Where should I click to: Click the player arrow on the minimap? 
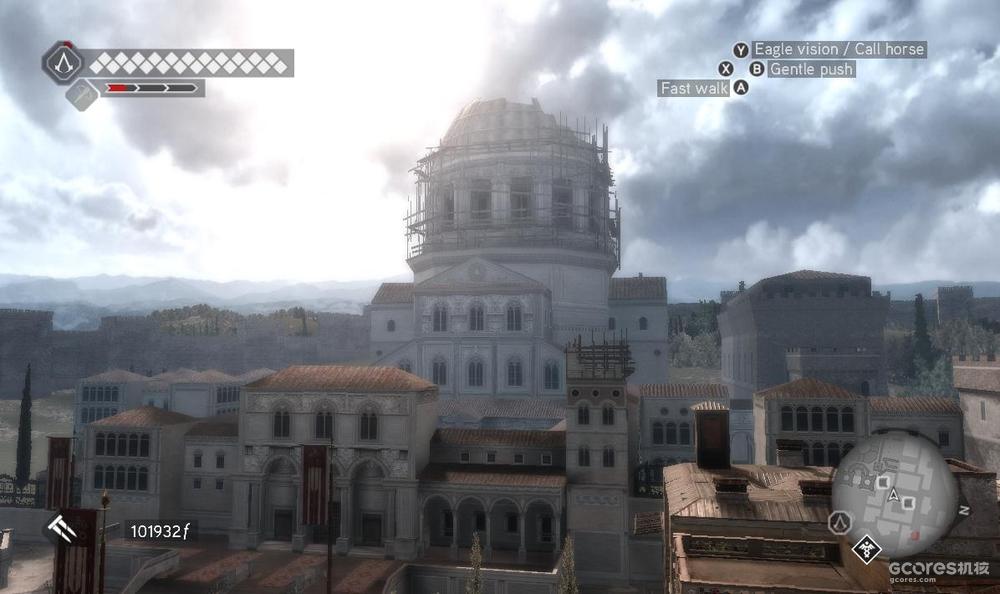(x=893, y=495)
